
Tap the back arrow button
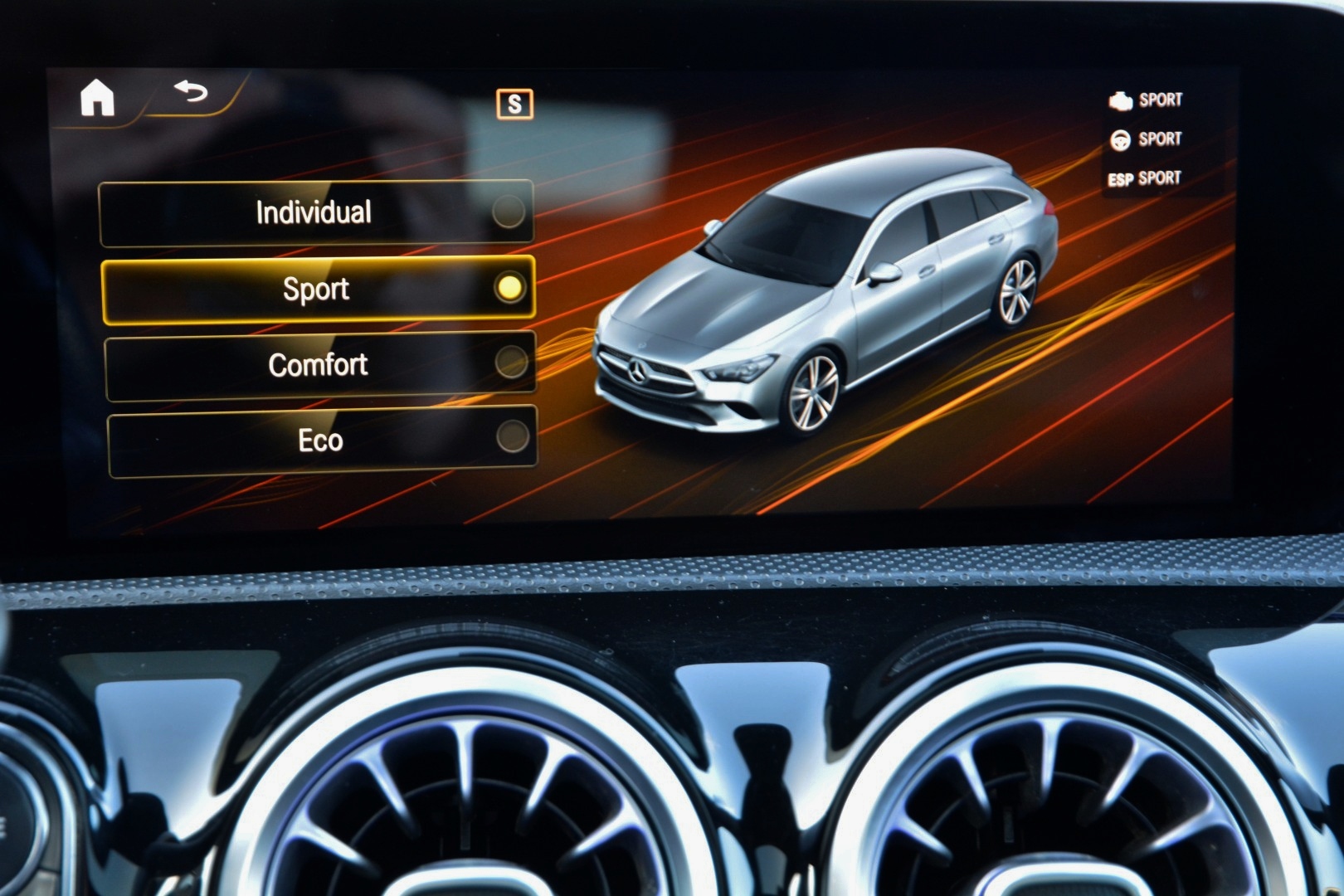pos(192,90)
